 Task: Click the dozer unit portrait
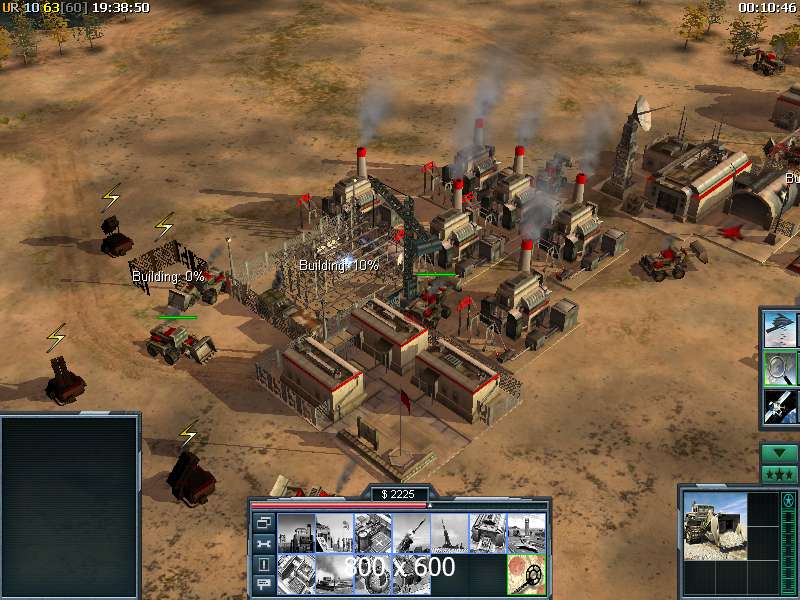[714, 526]
